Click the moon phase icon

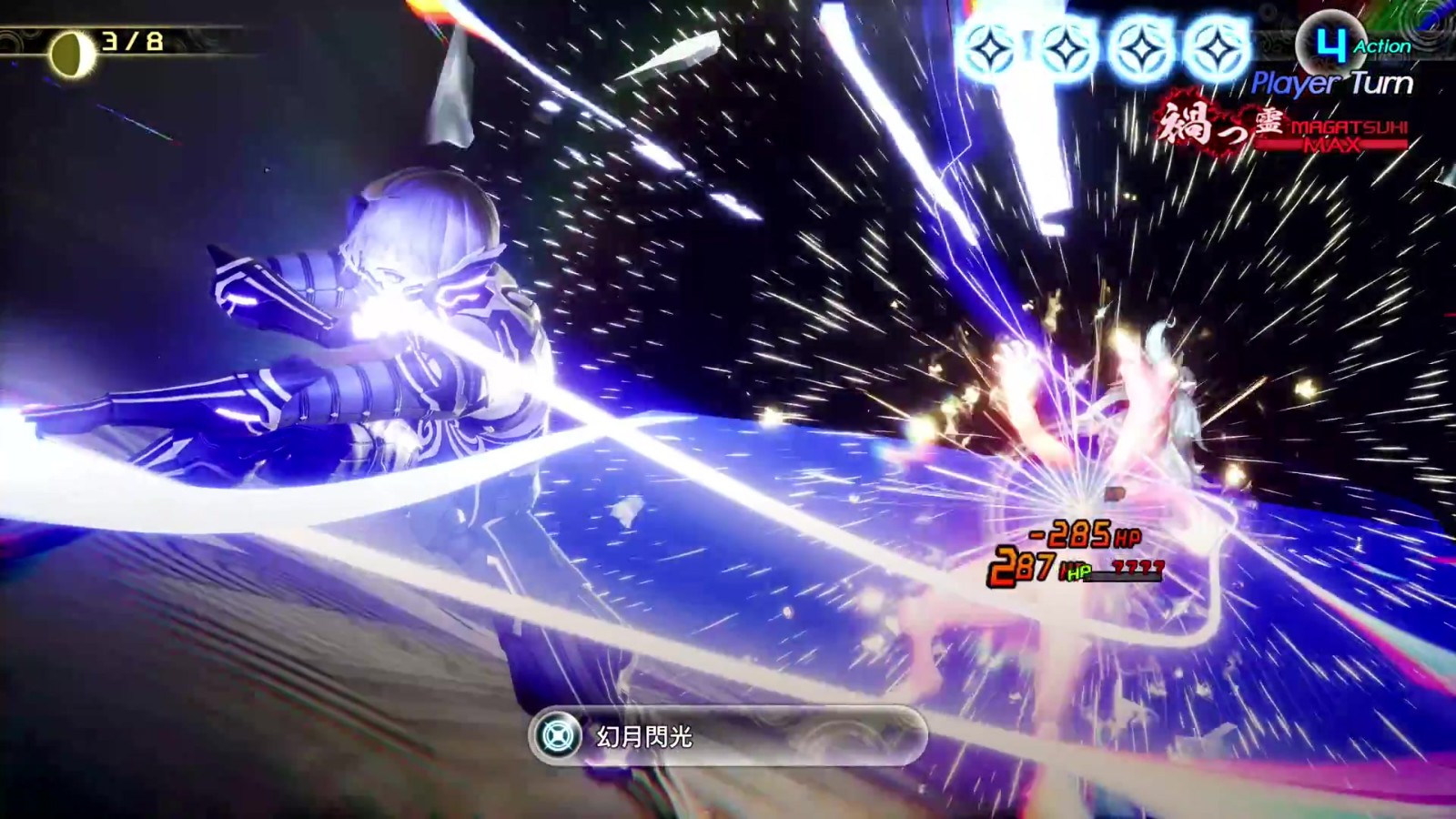click(x=71, y=53)
